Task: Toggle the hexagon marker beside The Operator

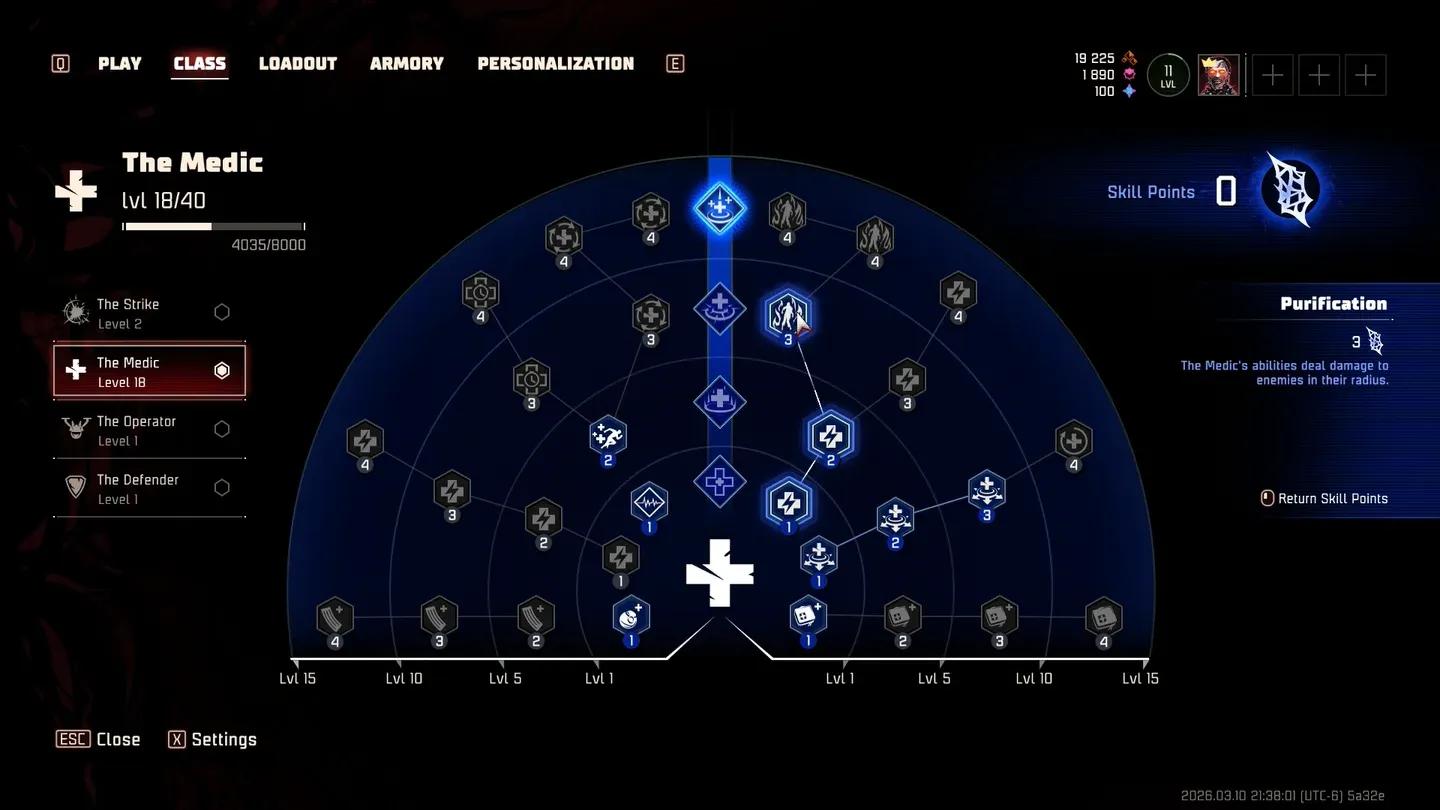Action: pos(222,429)
